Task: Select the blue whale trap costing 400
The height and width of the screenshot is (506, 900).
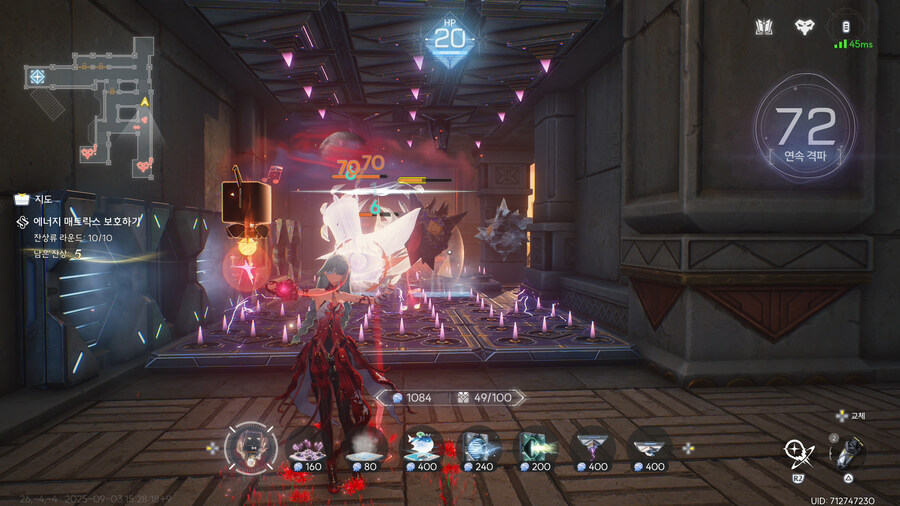Action: click(x=423, y=446)
